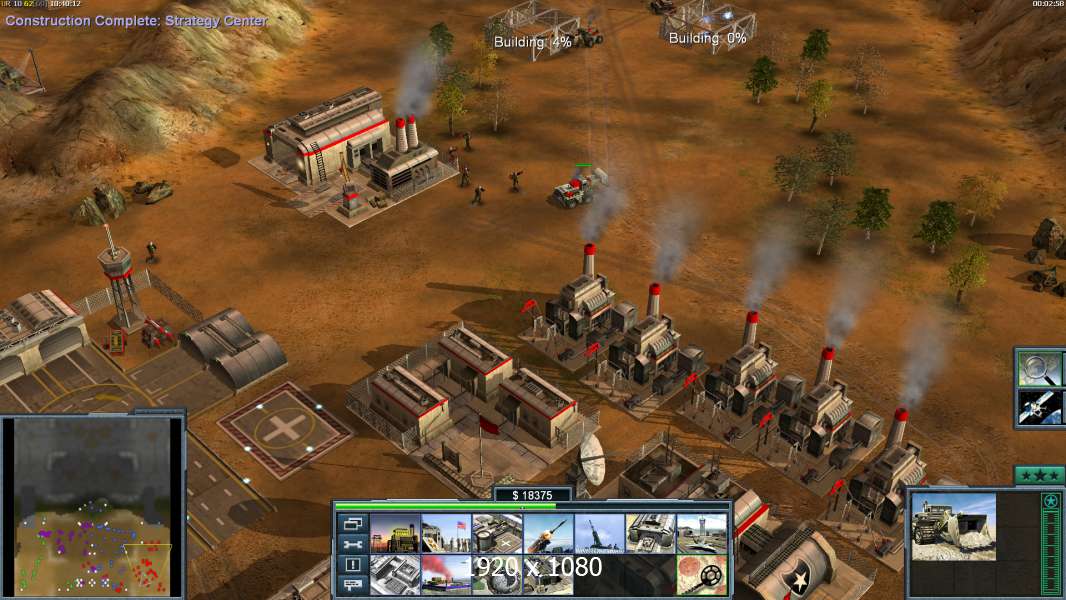This screenshot has height=600, width=1066.
Task: Choose the build icon with red smoke
Action: pyautogui.click(x=446, y=575)
